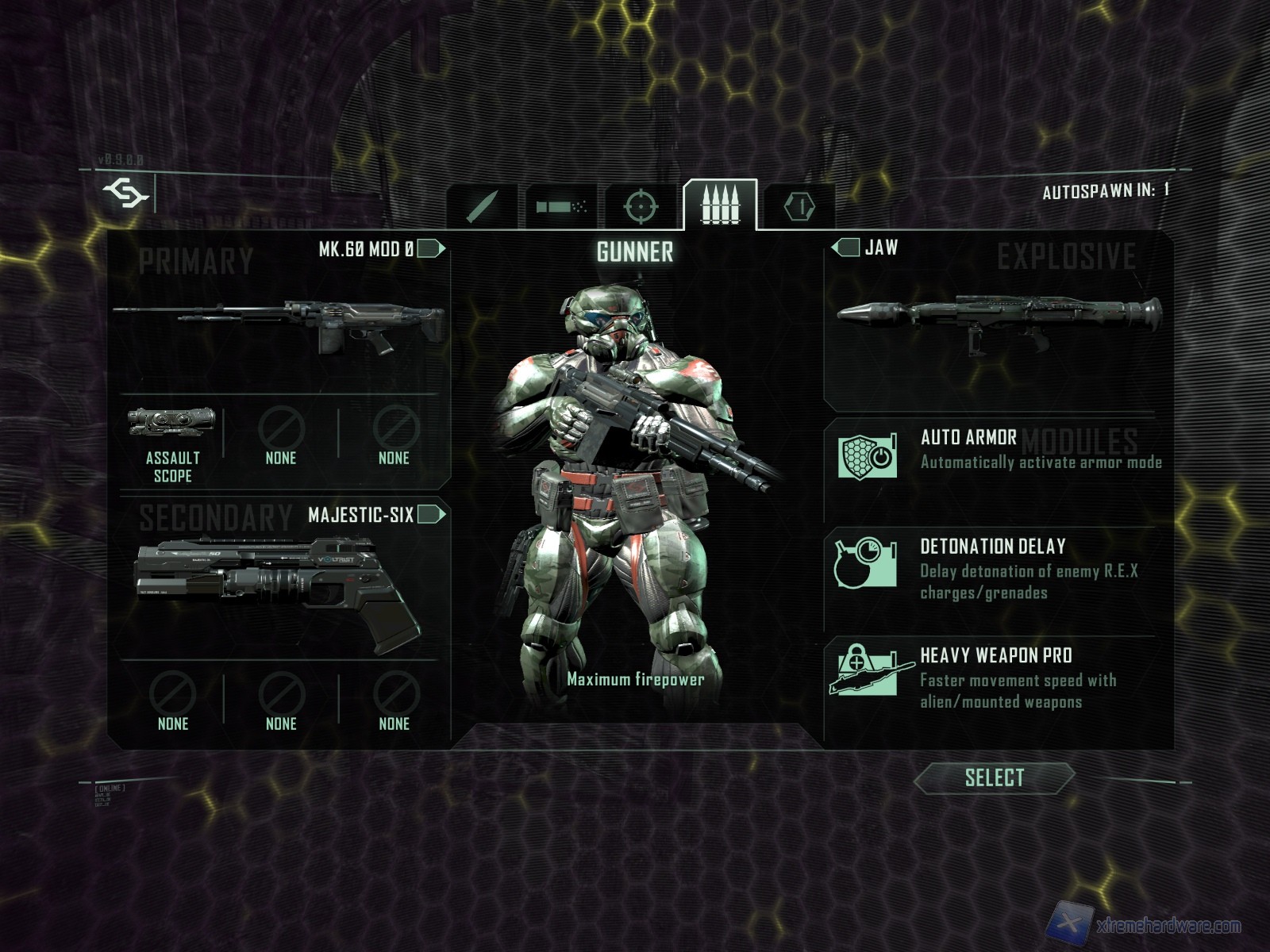Viewport: 1270px width, 952px height.
Task: Choose the Heavy Weapon Pro module
Action: click(999, 678)
